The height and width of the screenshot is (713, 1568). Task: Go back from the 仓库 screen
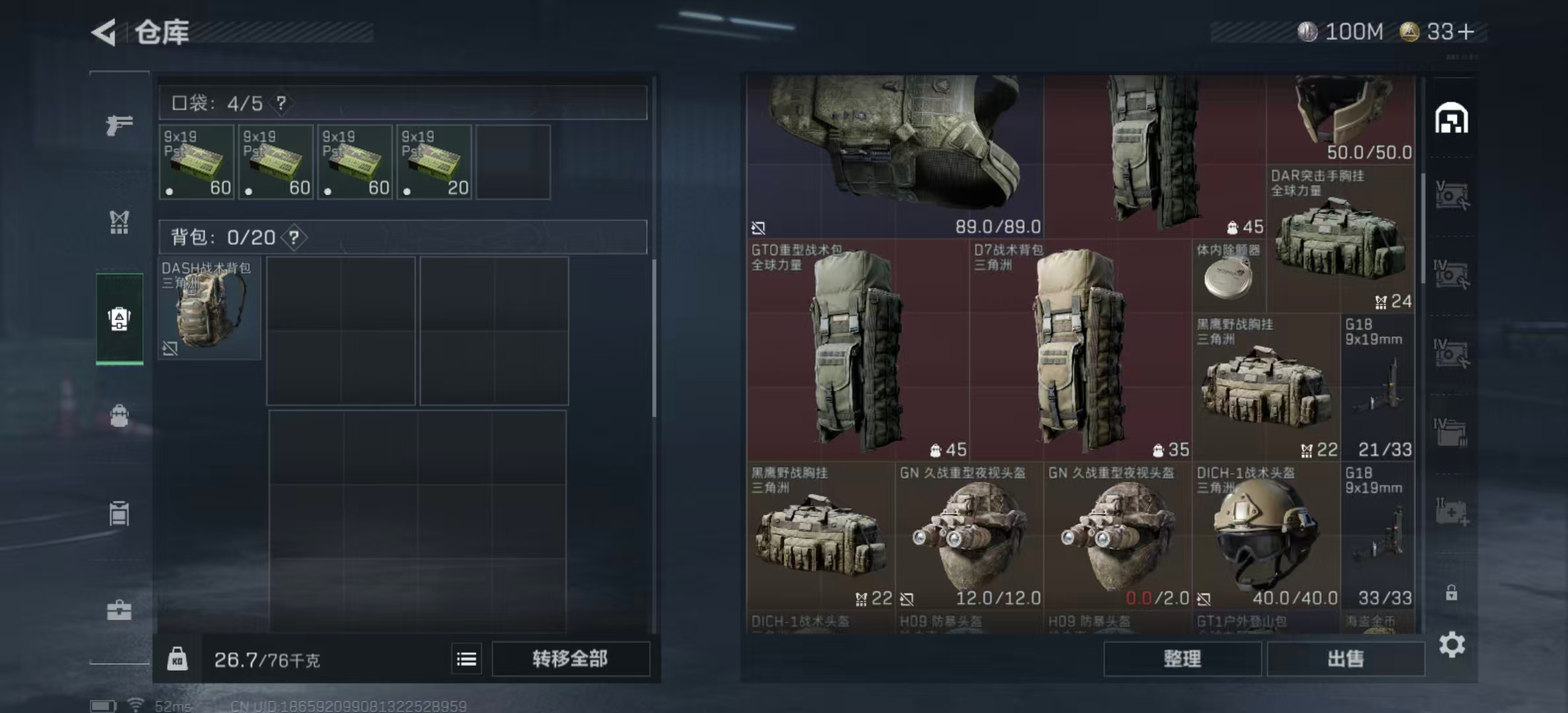(105, 32)
